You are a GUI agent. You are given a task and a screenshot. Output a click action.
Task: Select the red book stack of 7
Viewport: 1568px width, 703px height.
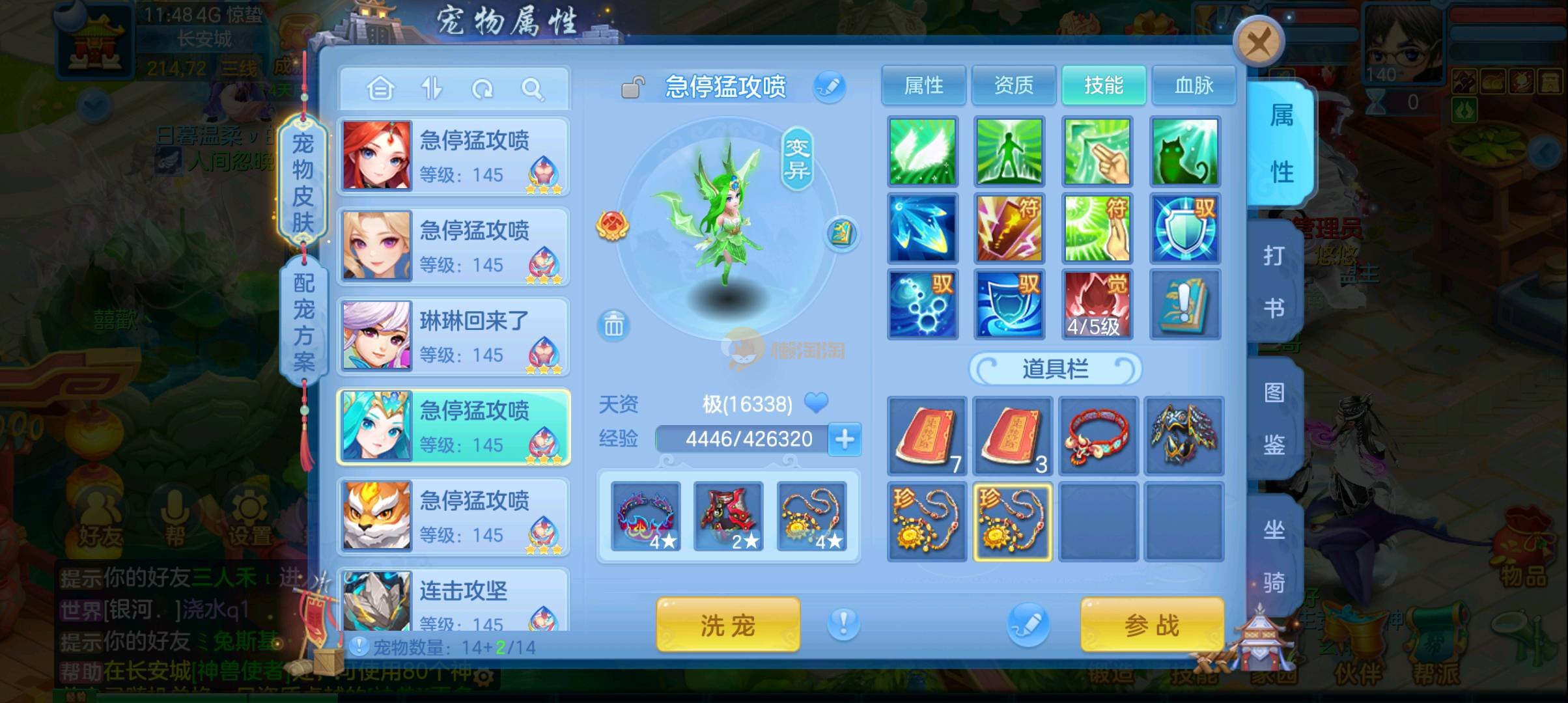pyautogui.click(x=927, y=436)
